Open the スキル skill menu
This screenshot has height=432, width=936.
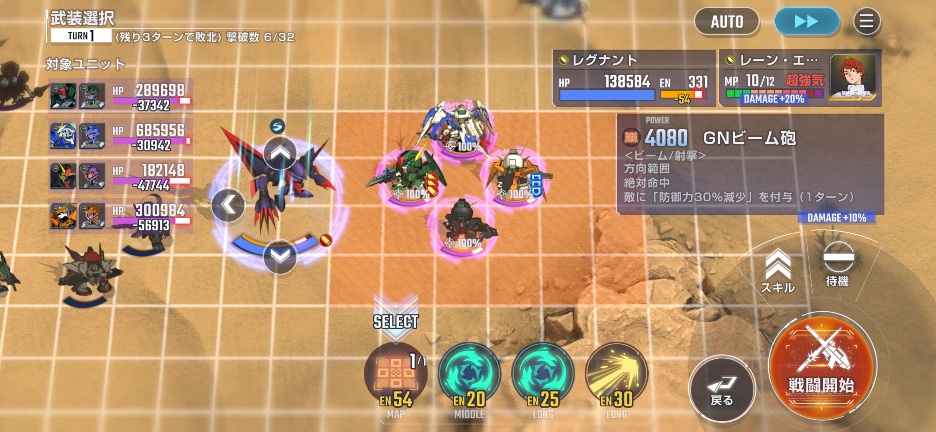(778, 270)
